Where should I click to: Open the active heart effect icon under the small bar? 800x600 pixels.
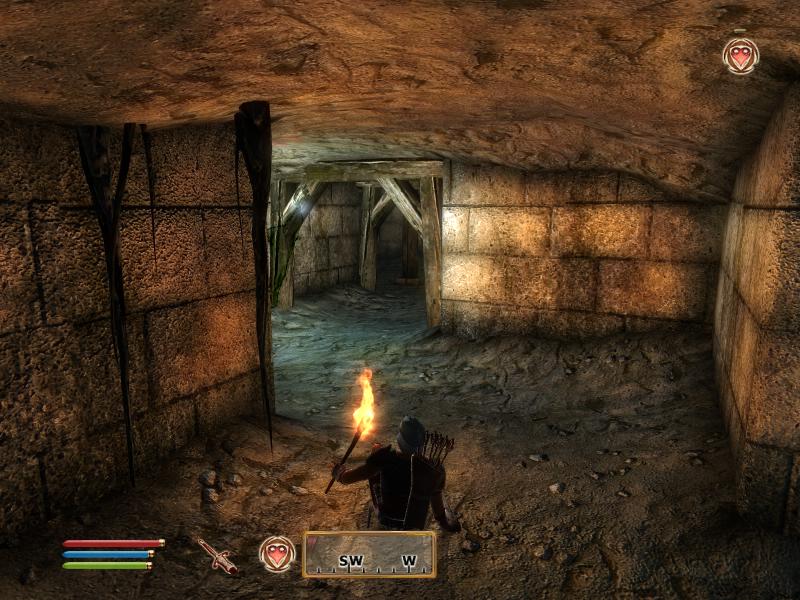point(740,56)
